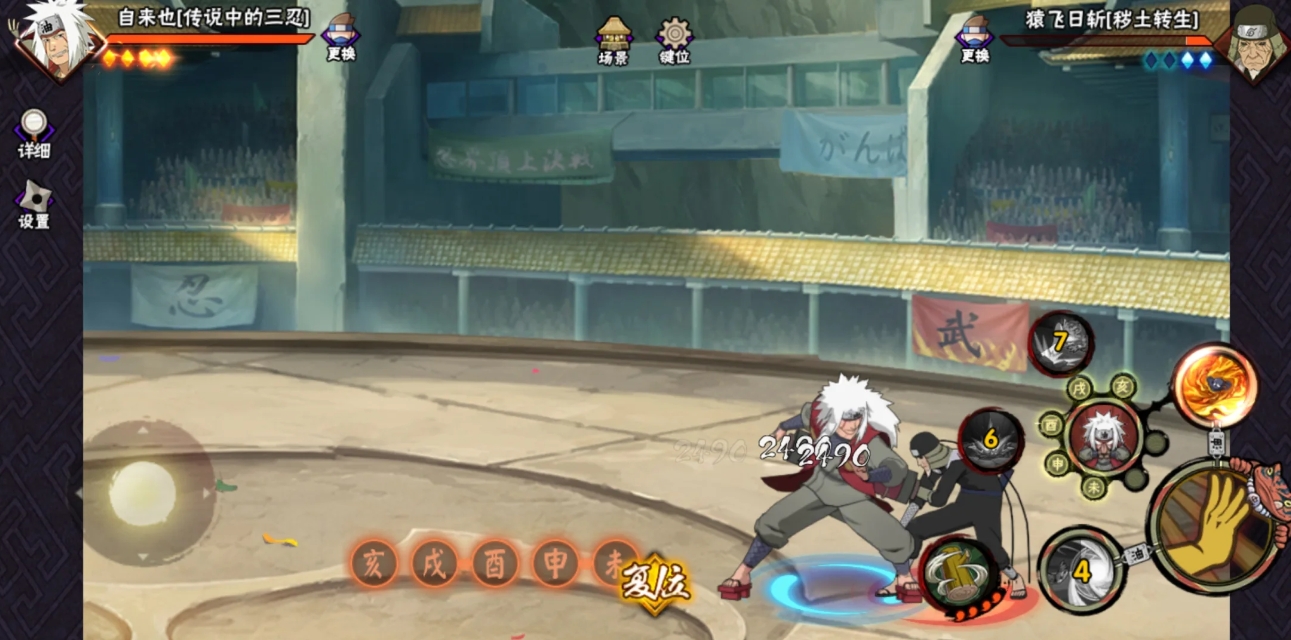Select the skill showing cooldown 4
1291x640 pixels.
point(1081,570)
